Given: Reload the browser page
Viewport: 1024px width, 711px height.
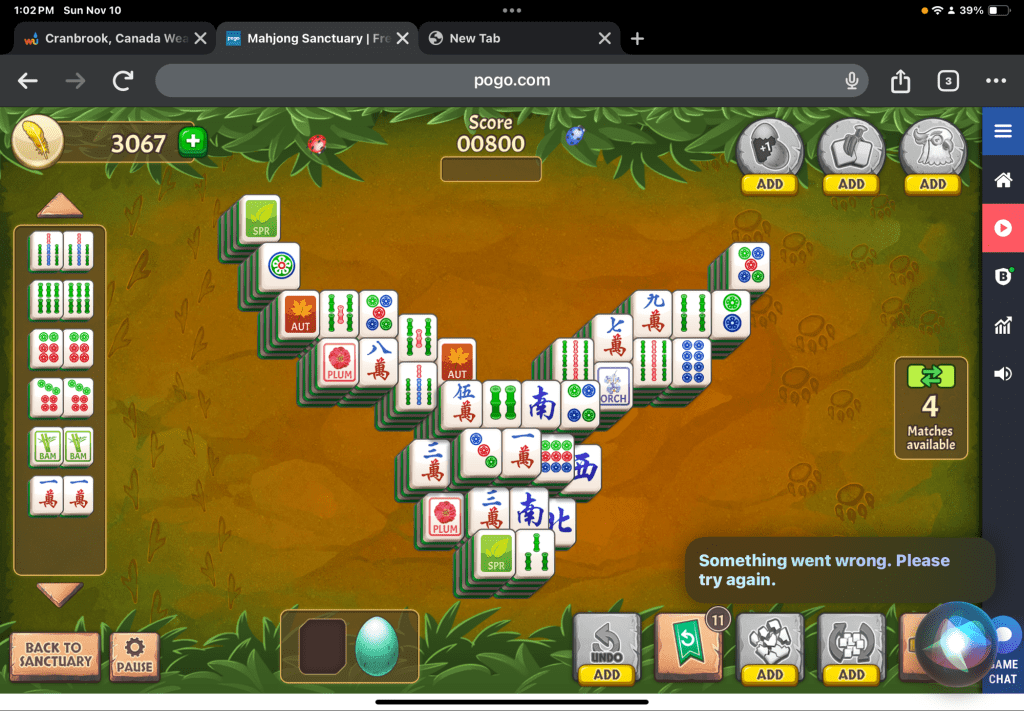Looking at the screenshot, I should coord(123,80).
